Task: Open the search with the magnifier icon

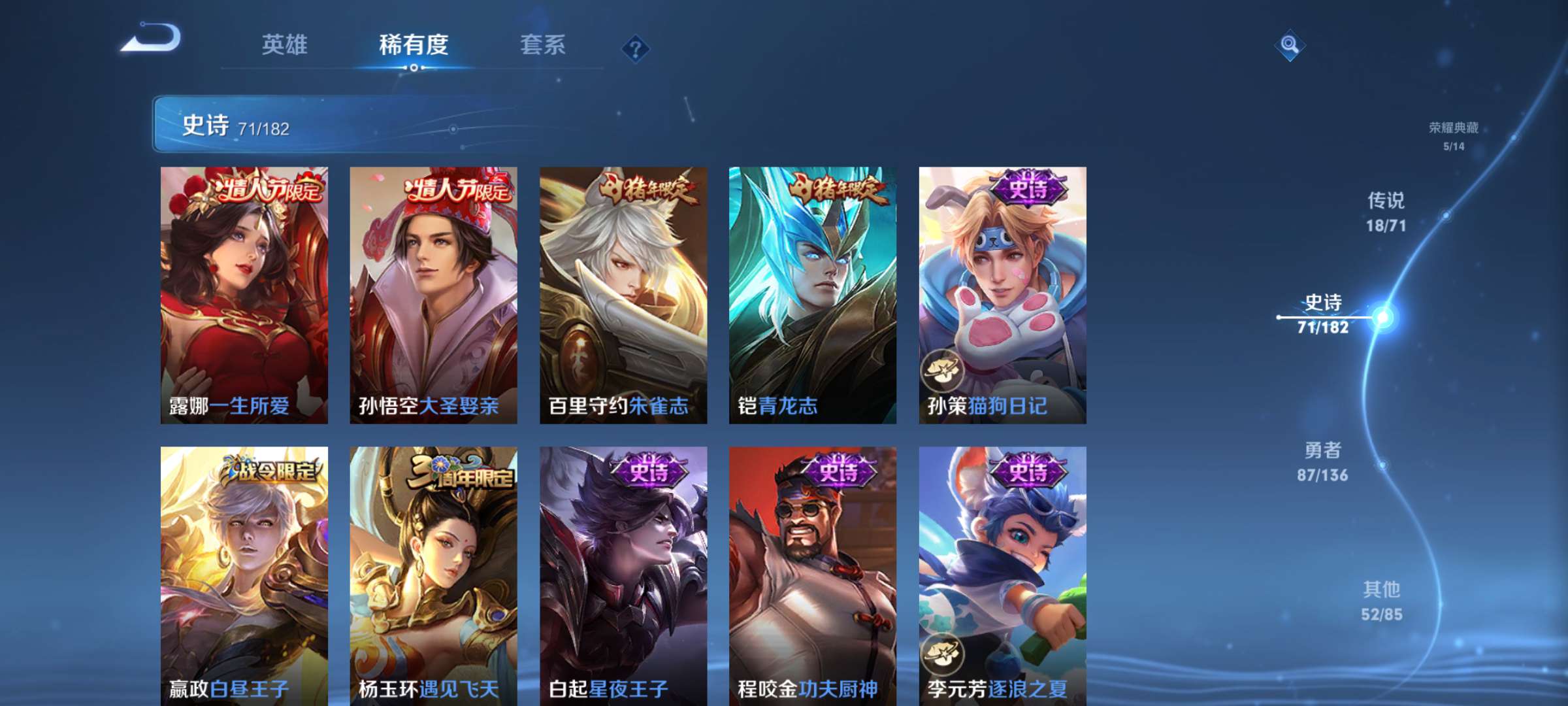Action: coord(1290,44)
